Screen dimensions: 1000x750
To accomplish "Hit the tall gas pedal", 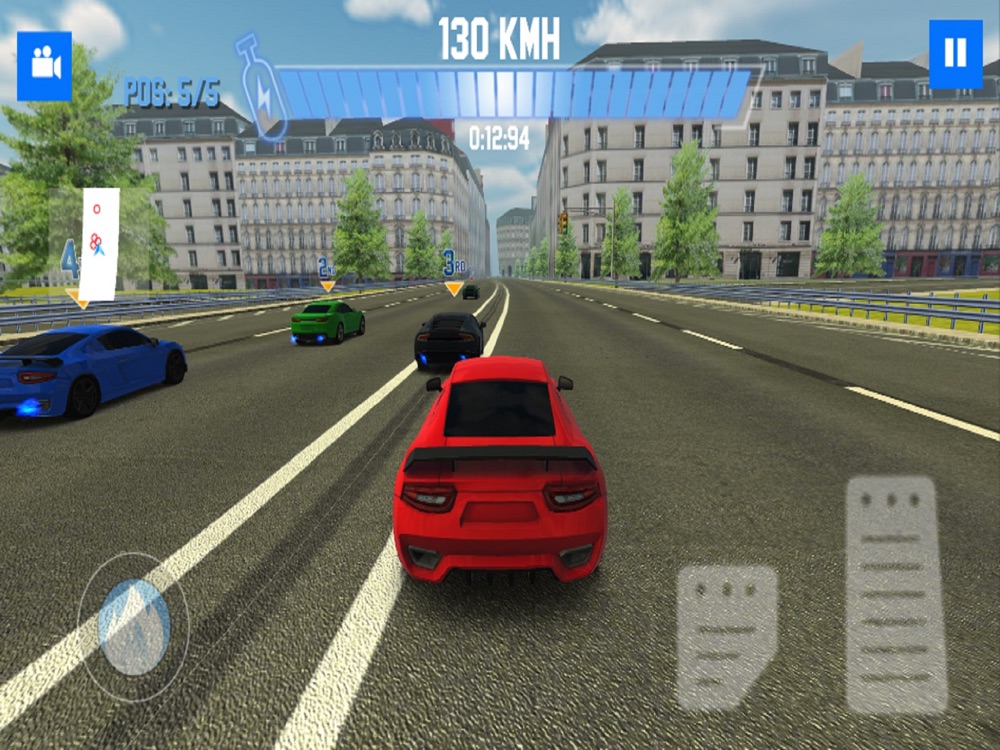I will click(896, 594).
